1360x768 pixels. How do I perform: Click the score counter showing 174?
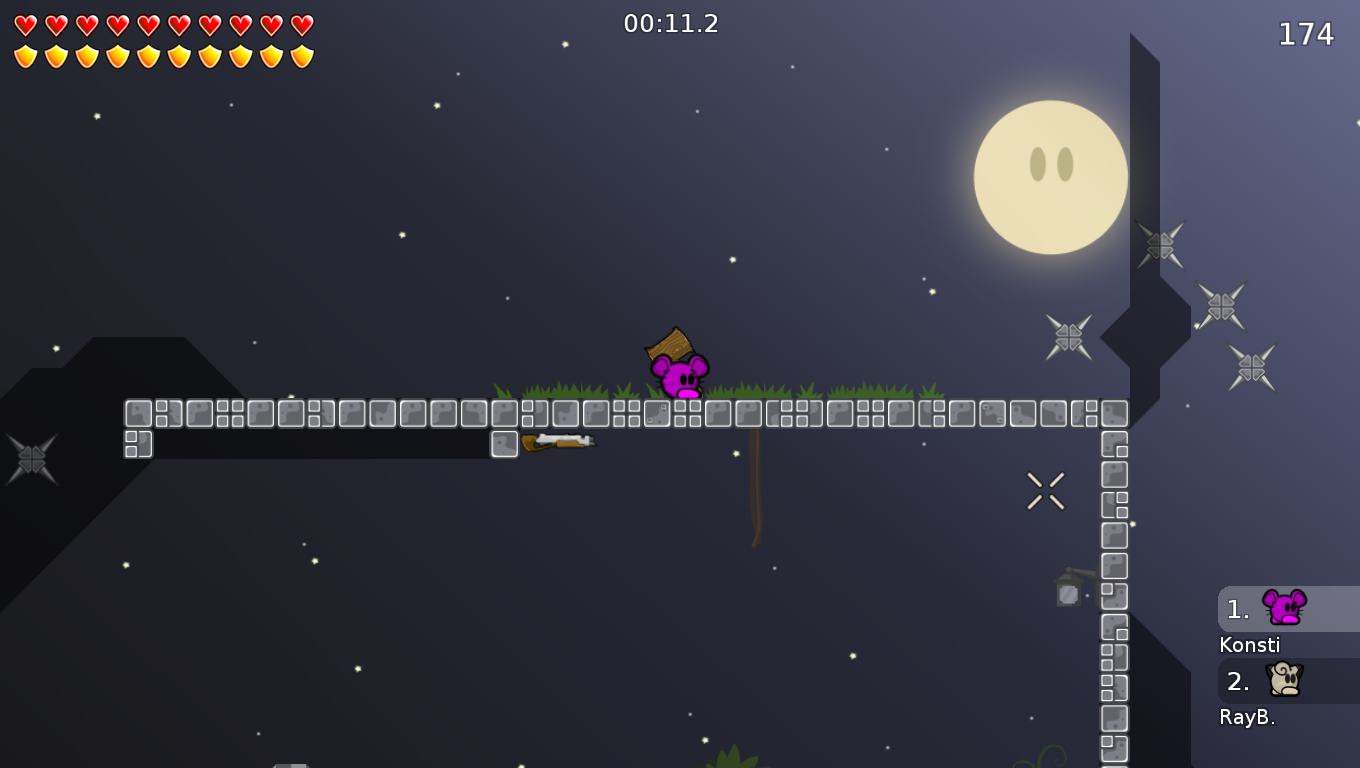pyautogui.click(x=1306, y=34)
